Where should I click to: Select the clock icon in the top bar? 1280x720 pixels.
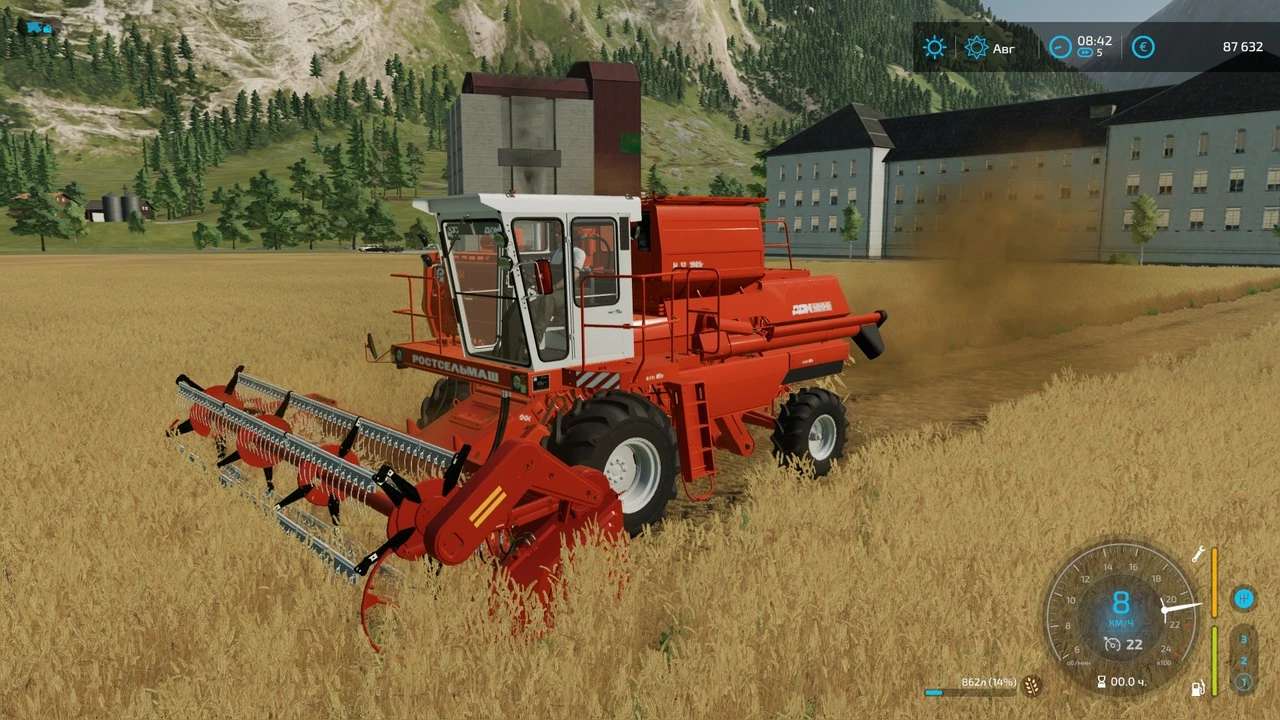[x=1060, y=47]
